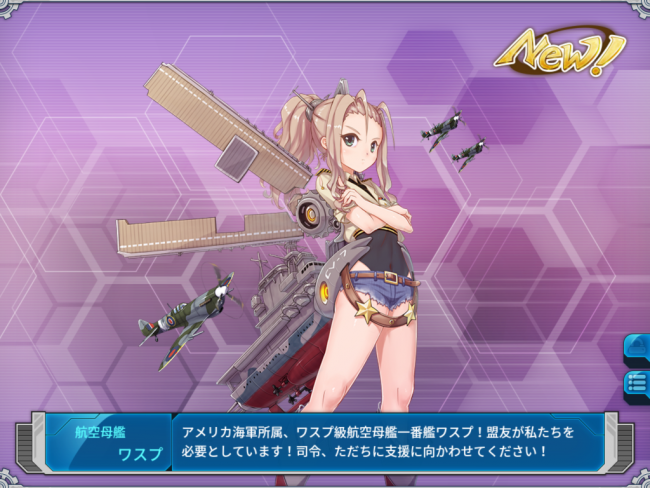Advance the Wasp introduction dialogue text
This screenshot has height=488, width=650.
click(x=388, y=442)
